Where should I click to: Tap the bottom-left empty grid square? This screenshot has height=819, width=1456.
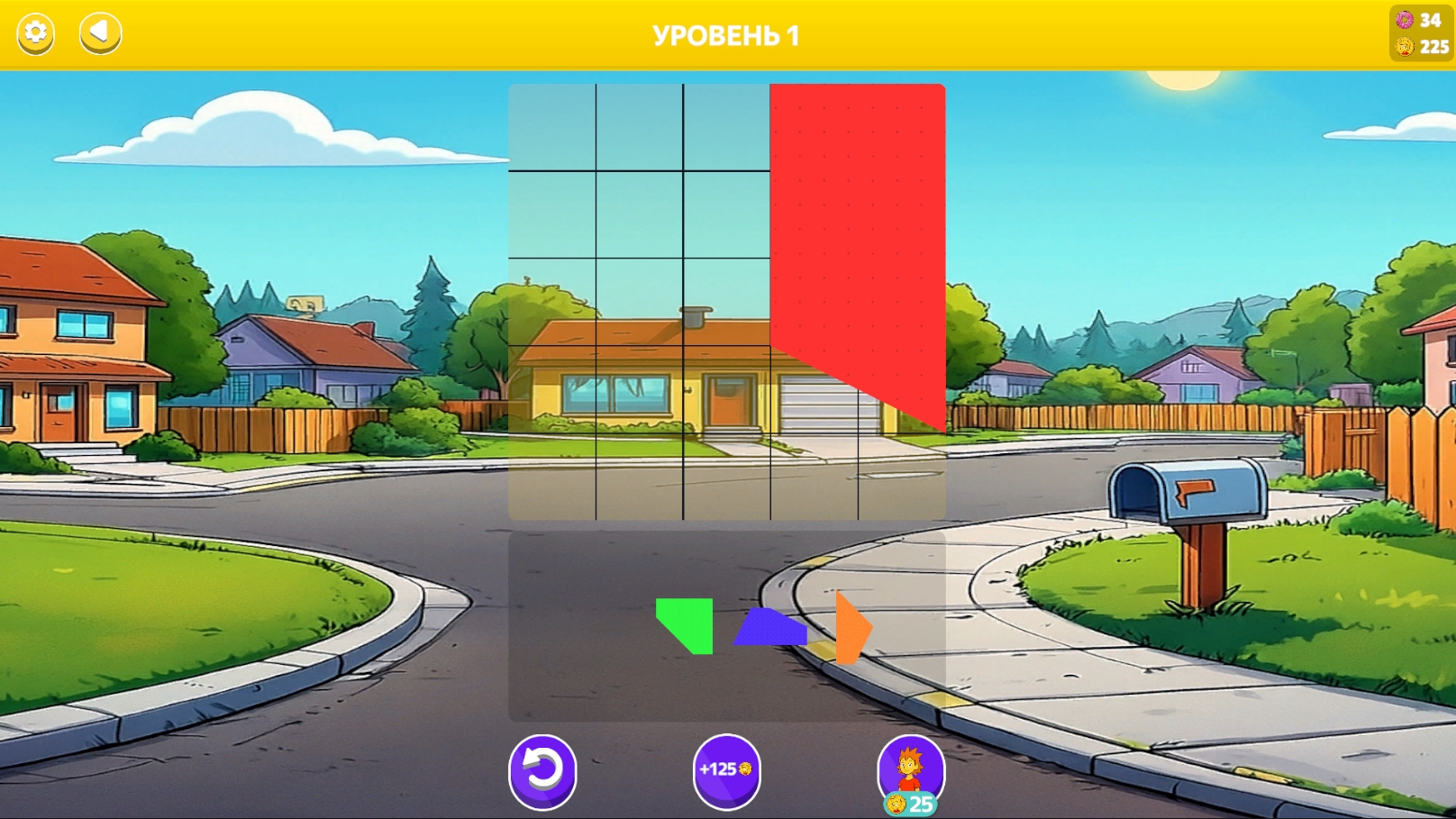[x=554, y=478]
